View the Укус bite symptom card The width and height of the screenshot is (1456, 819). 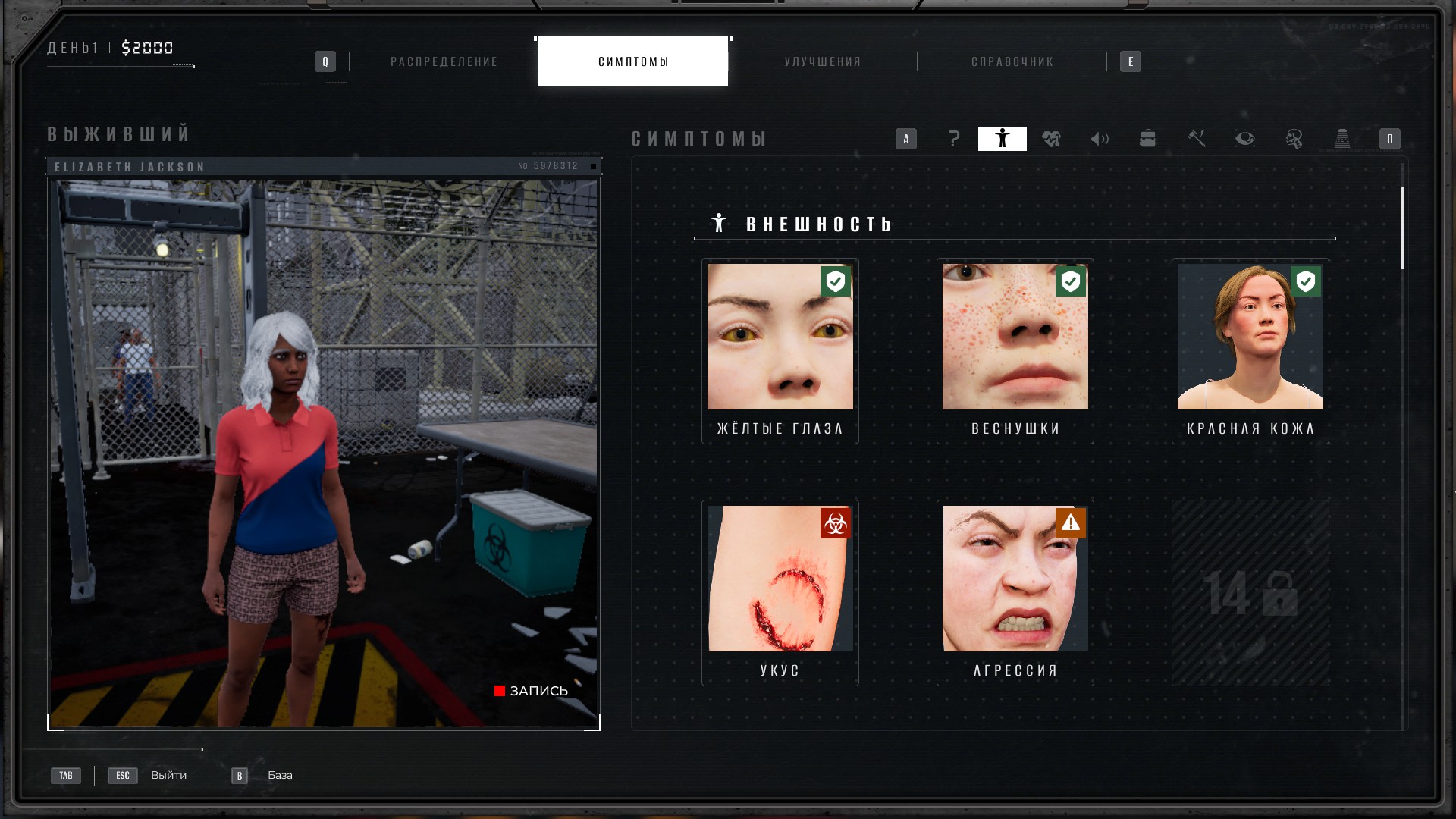pyautogui.click(x=780, y=592)
